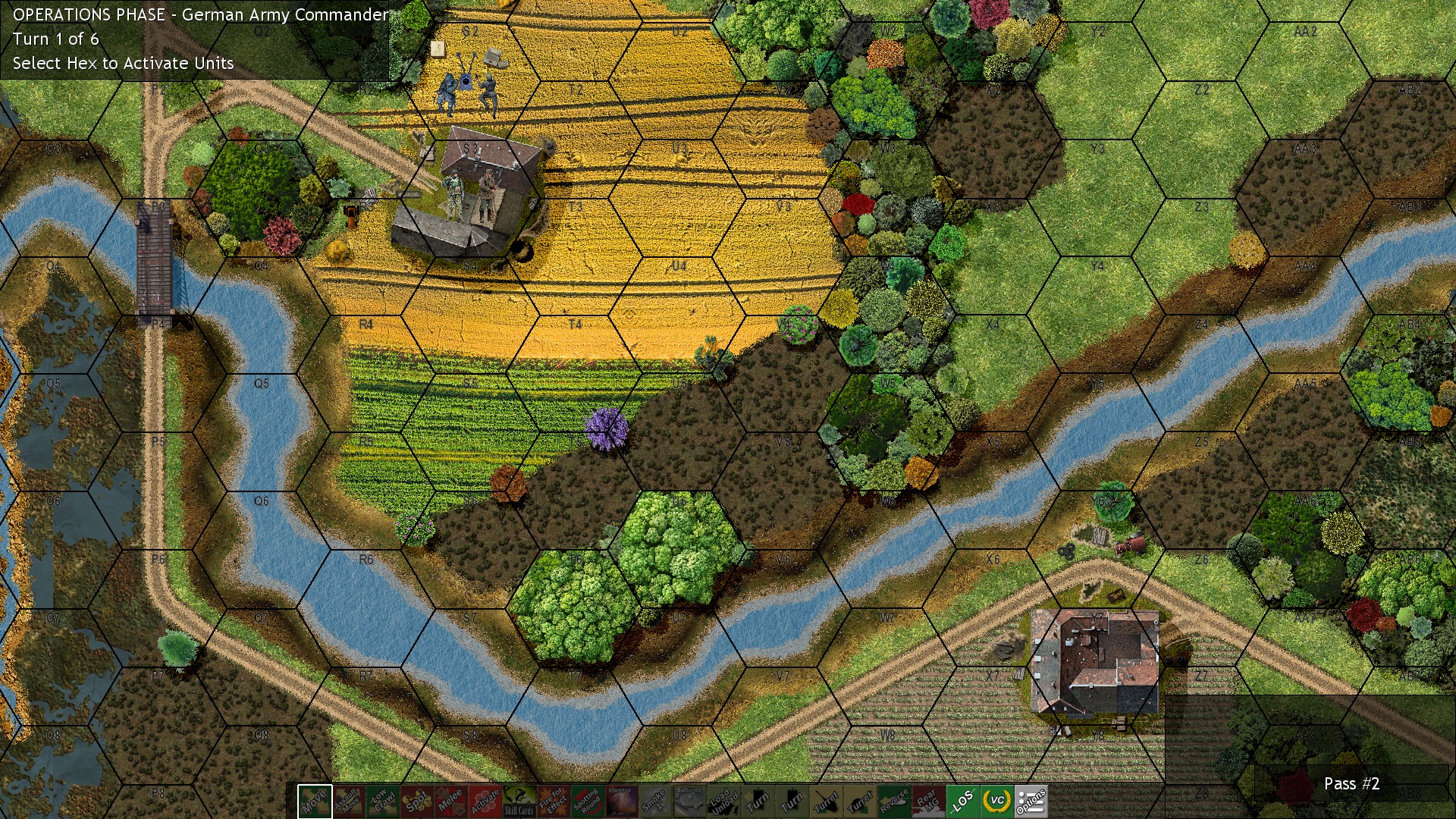This screenshot has height=819, width=1456.
Task: Select the left Turn icon
Action: (x=760, y=802)
